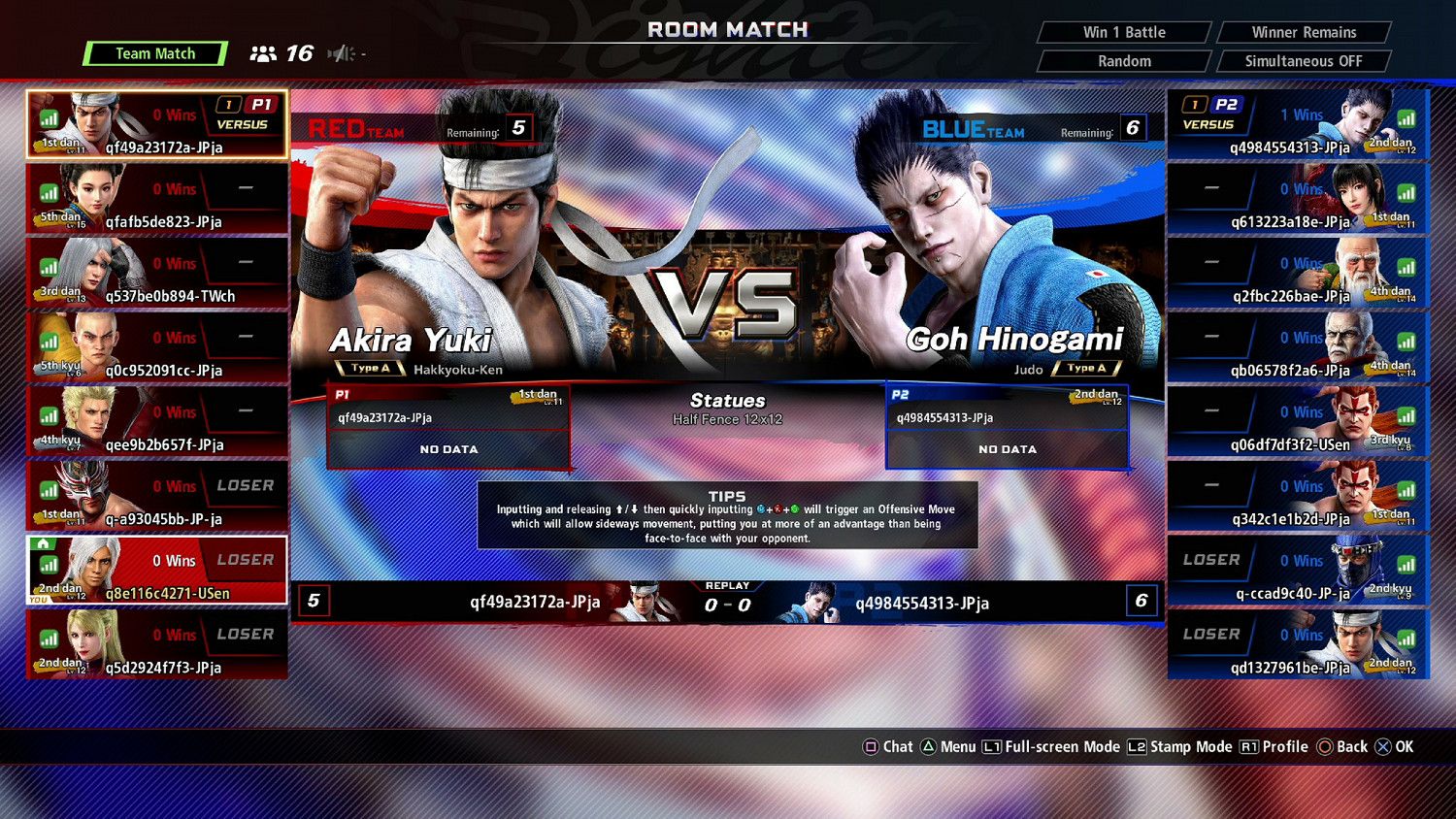Select blue player q06df7df3f2-USen row
The image size is (1456, 819).
(x=1298, y=421)
